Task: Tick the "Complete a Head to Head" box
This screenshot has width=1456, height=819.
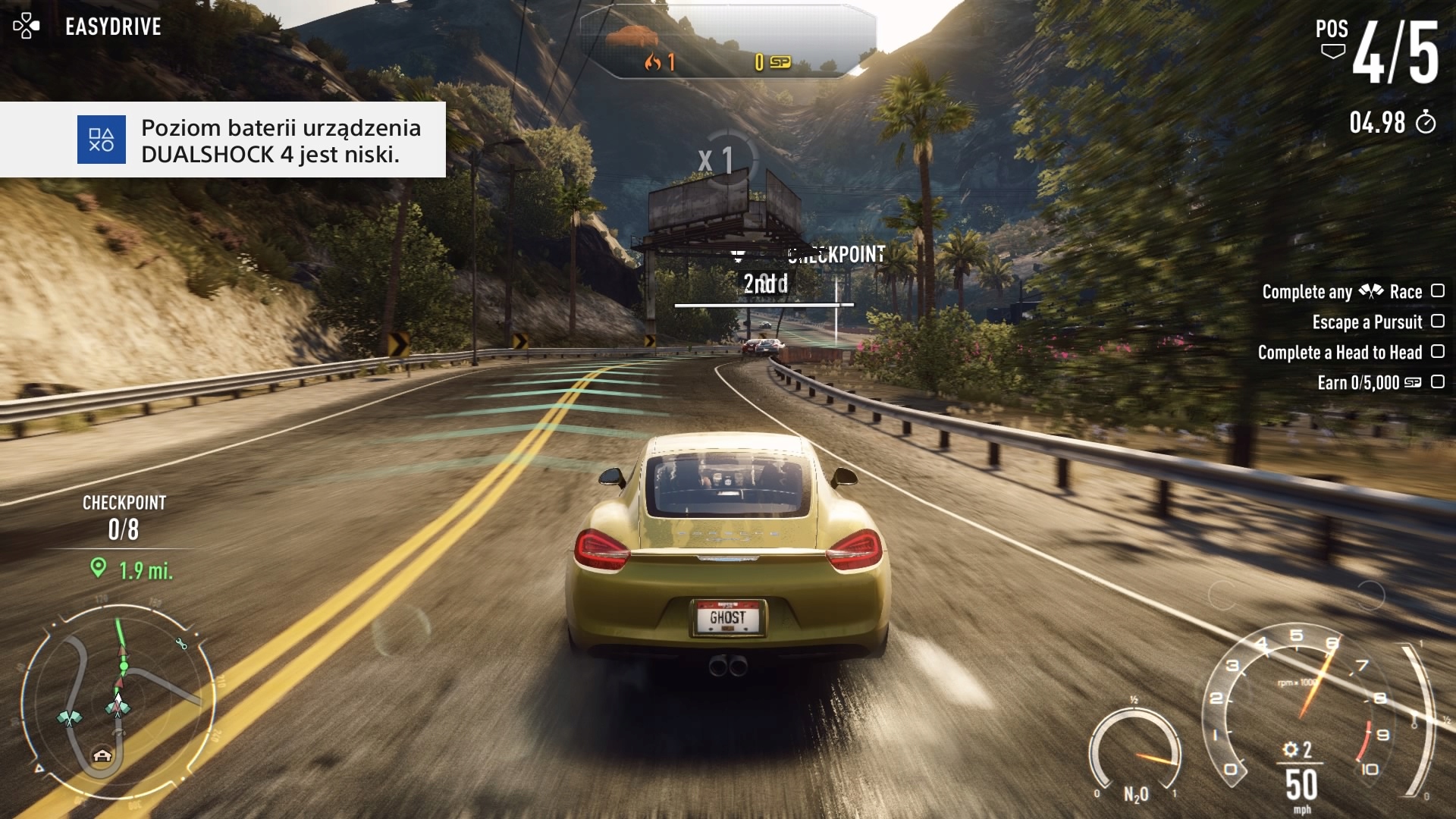Action: tap(1437, 352)
